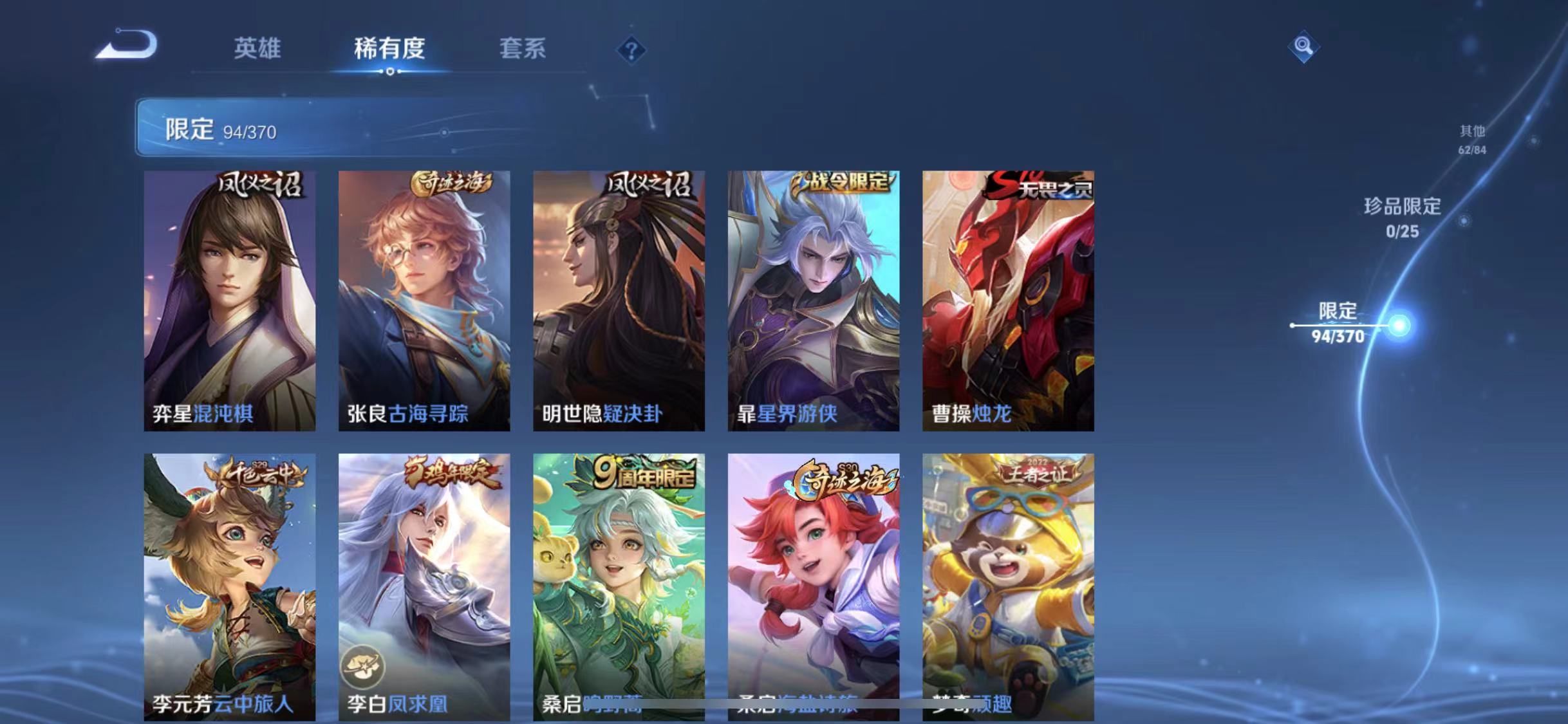Viewport: 1568px width, 724px height.
Task: Click the question mark help icon
Action: [x=632, y=50]
